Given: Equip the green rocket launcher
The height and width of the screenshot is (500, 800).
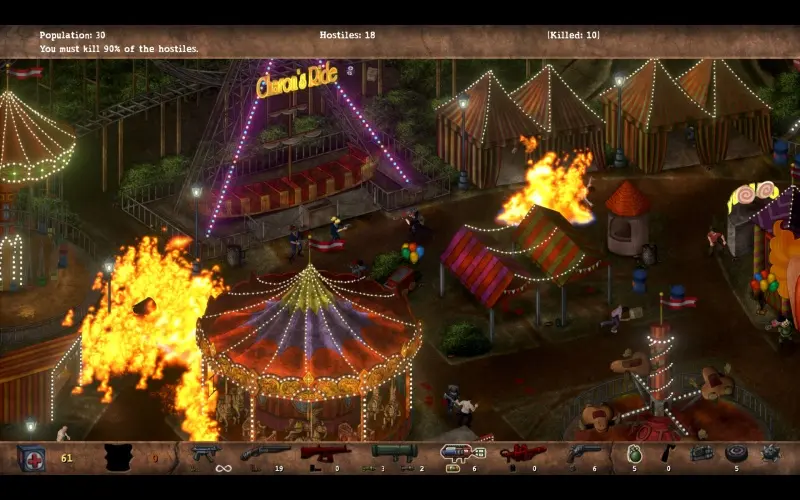Looking at the screenshot, I should [393, 453].
